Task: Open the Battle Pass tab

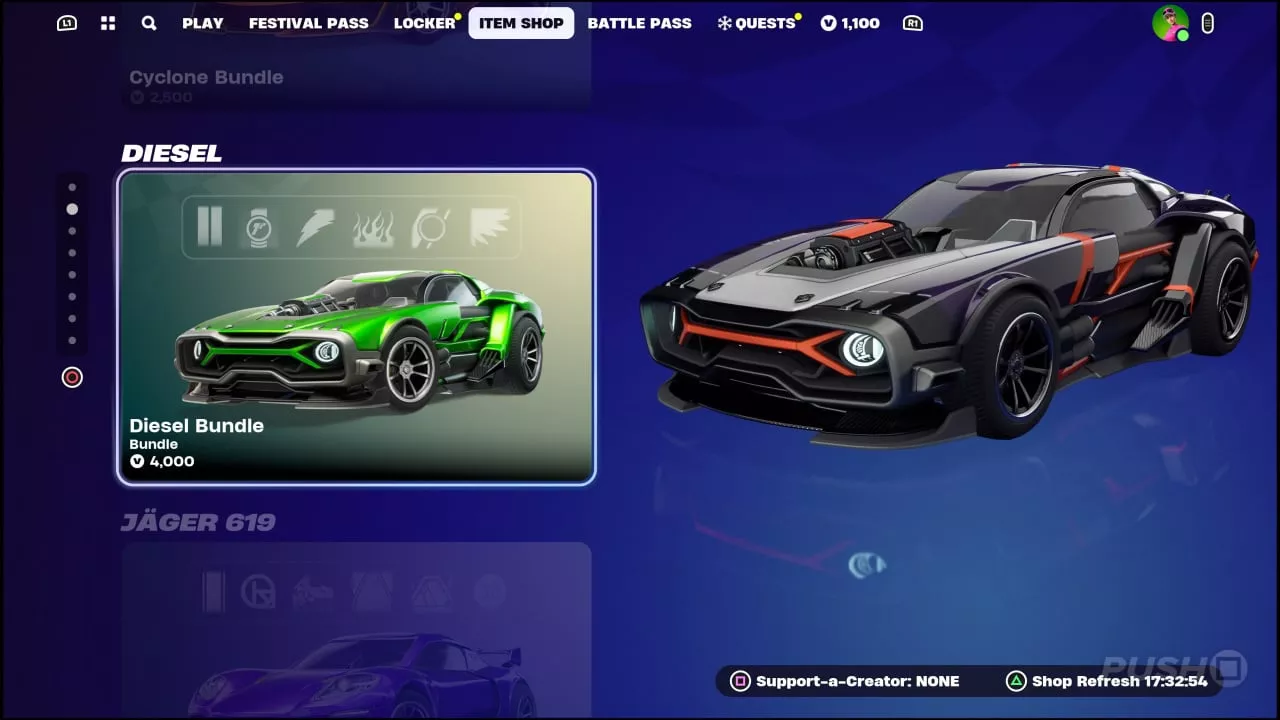Action: [639, 23]
